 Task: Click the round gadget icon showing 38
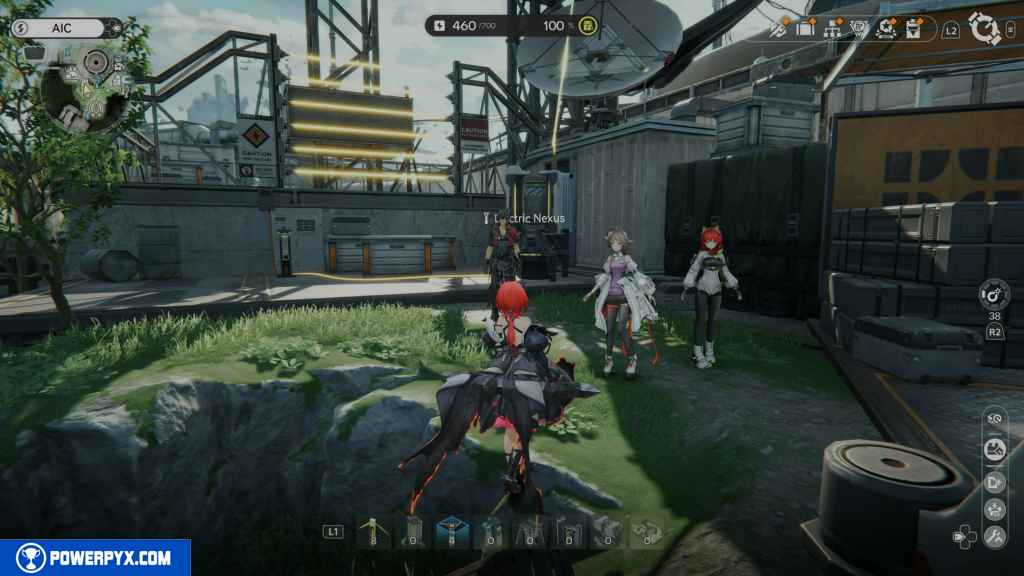pyautogui.click(x=994, y=295)
